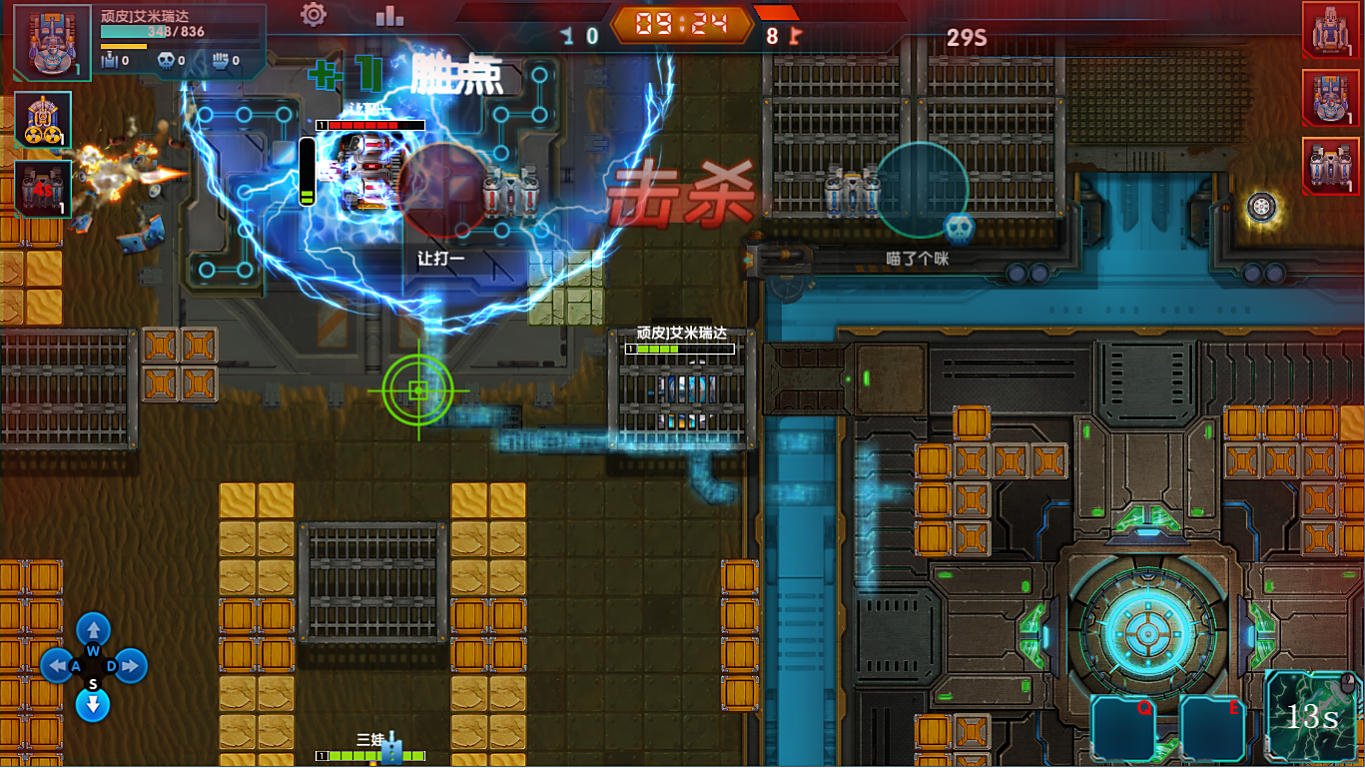Tap the right arrow movement button
Image resolution: width=1365 pixels, height=768 pixels.
[130, 666]
